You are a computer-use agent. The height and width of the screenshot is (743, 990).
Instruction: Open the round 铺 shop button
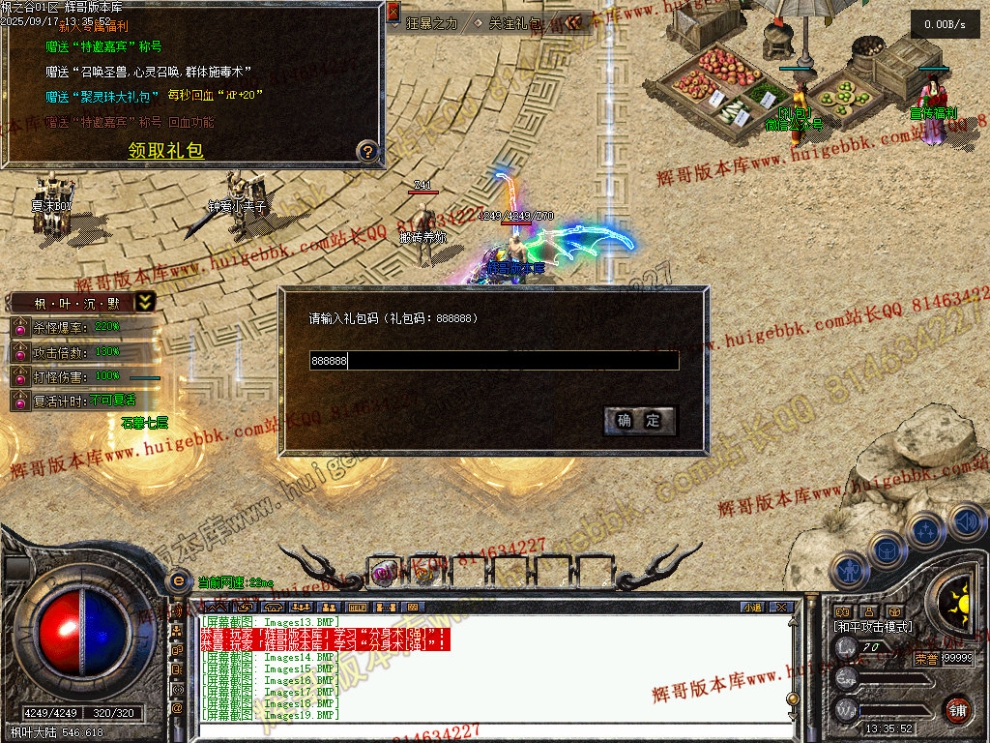click(x=957, y=708)
